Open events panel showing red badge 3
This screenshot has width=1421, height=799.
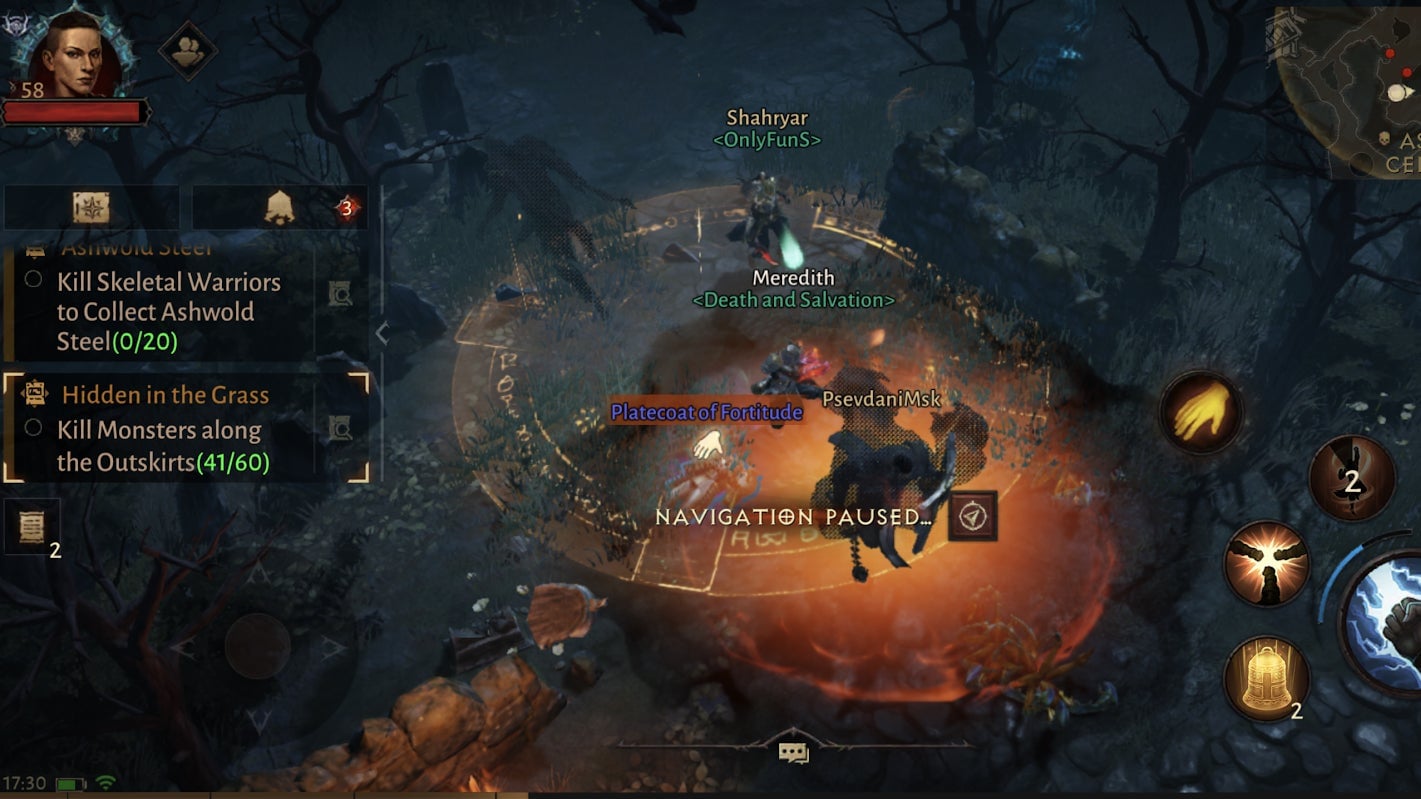click(x=280, y=207)
